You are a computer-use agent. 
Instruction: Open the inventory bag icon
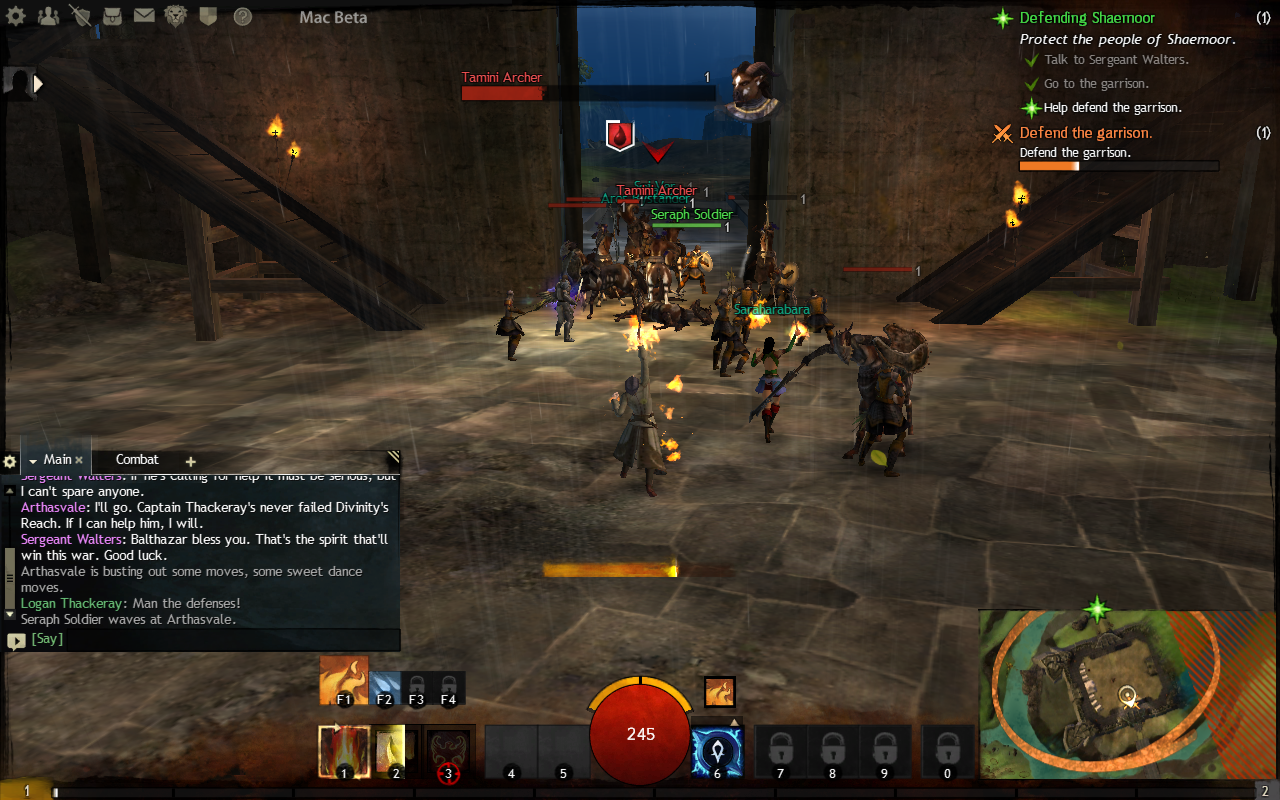[113, 16]
